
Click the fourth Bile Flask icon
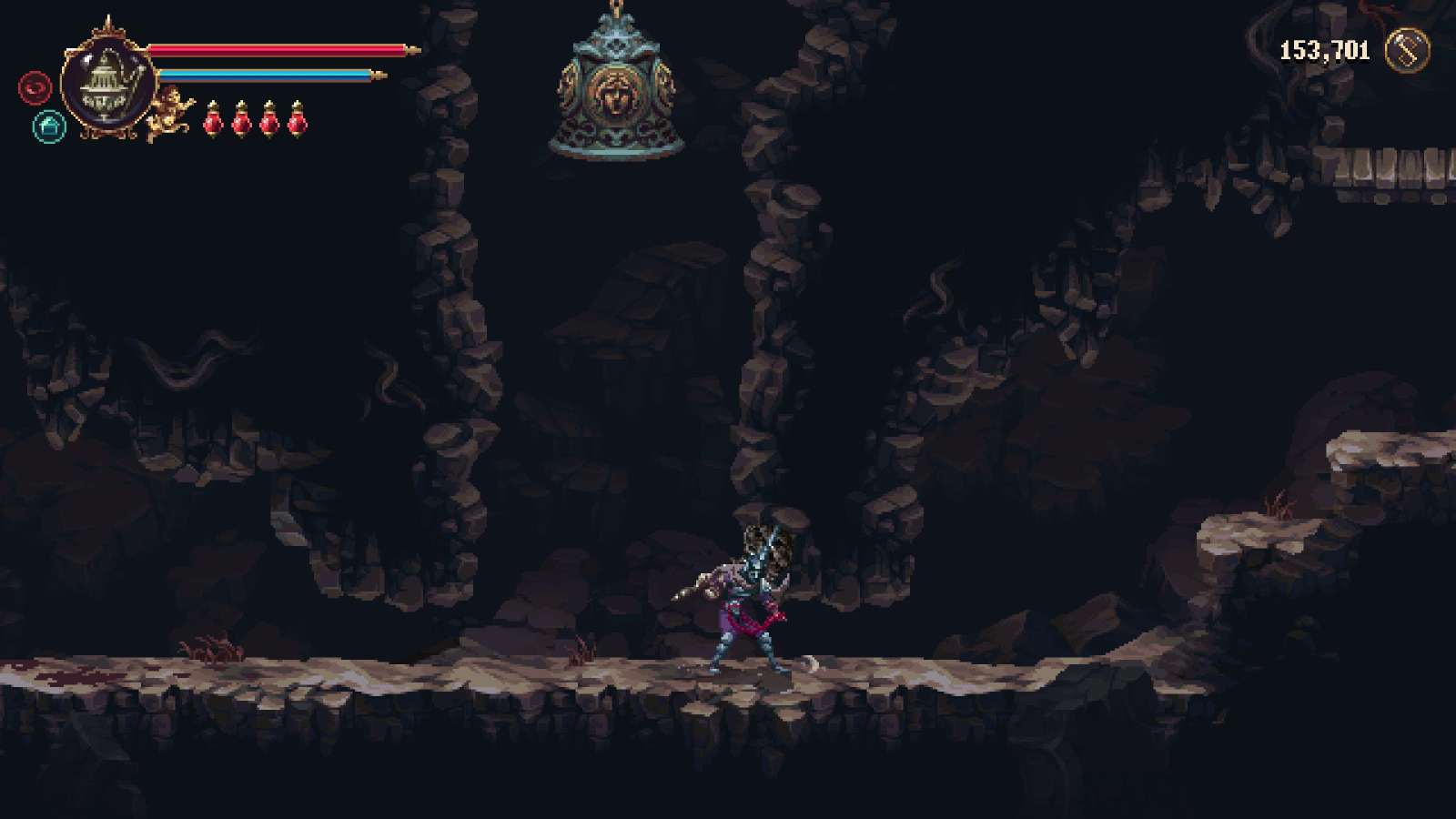pyautogui.click(x=296, y=121)
